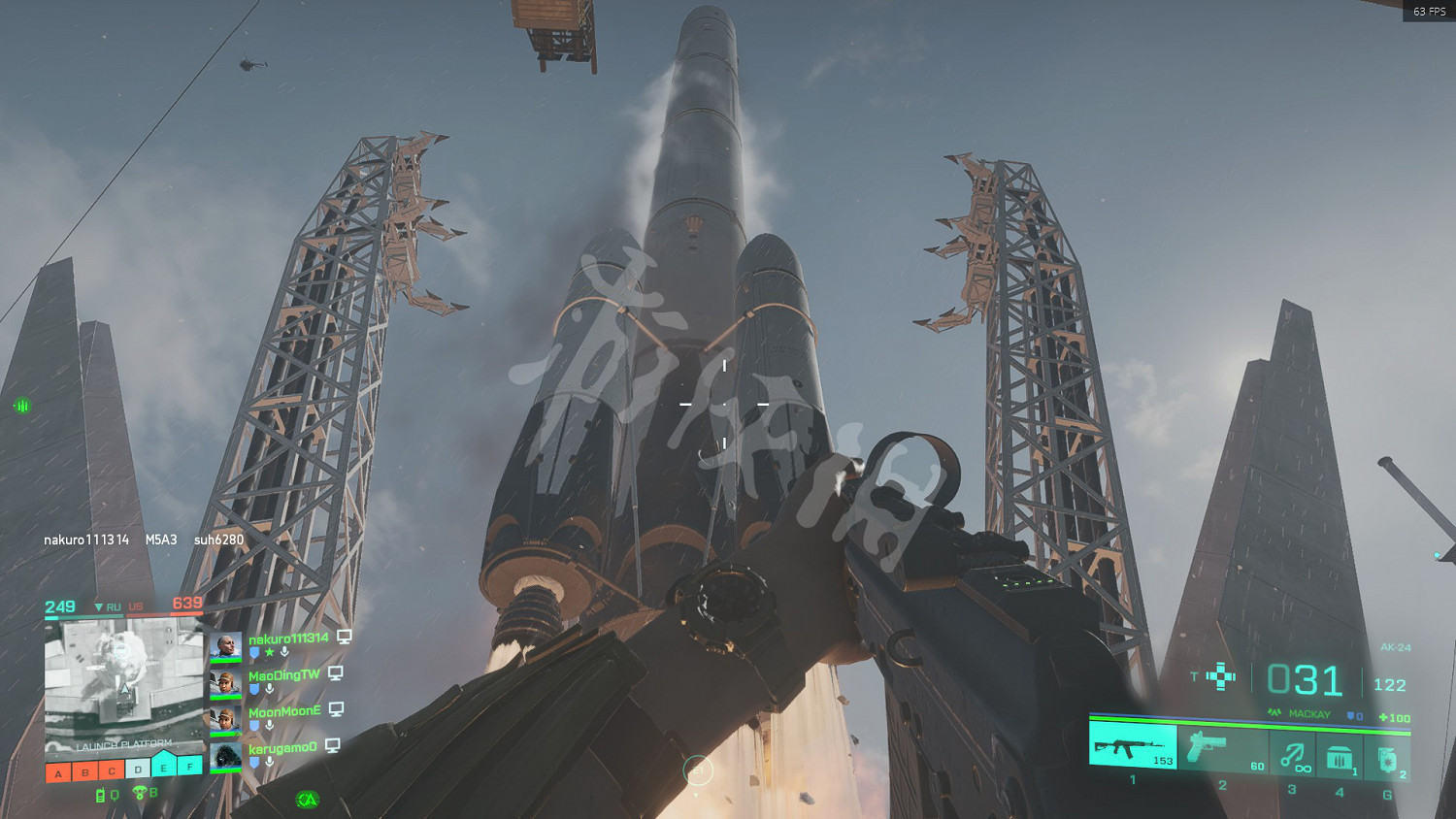1456x819 pixels.
Task: Select objective F on the capture bar
Action: [x=190, y=766]
